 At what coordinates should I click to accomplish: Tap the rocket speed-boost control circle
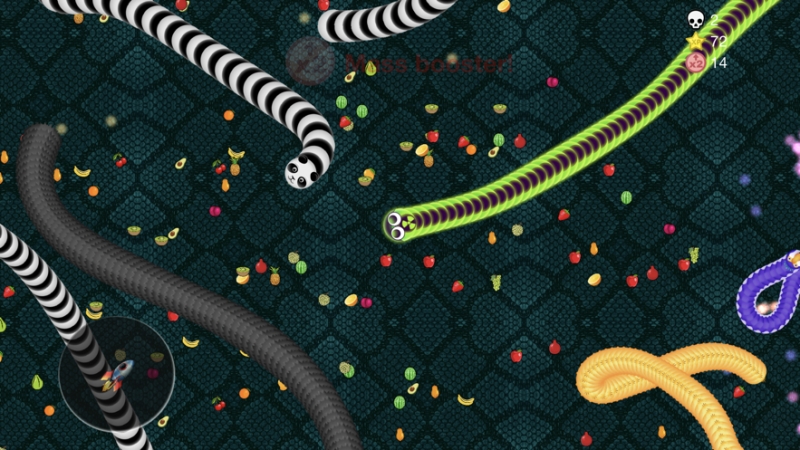click(x=116, y=375)
